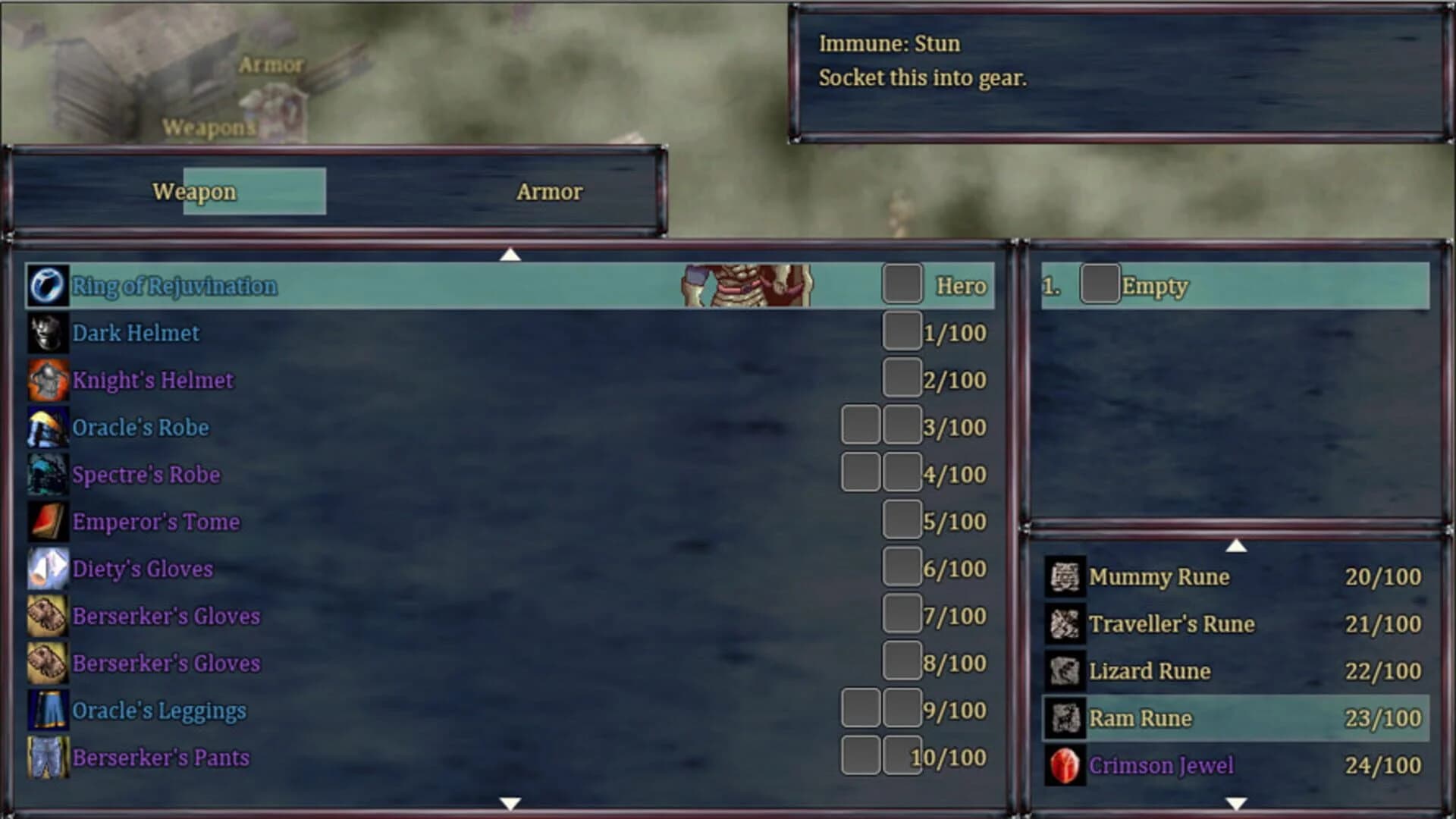This screenshot has height=819, width=1456.
Task: Click the empty socket slot labeled Empty
Action: pos(1100,286)
